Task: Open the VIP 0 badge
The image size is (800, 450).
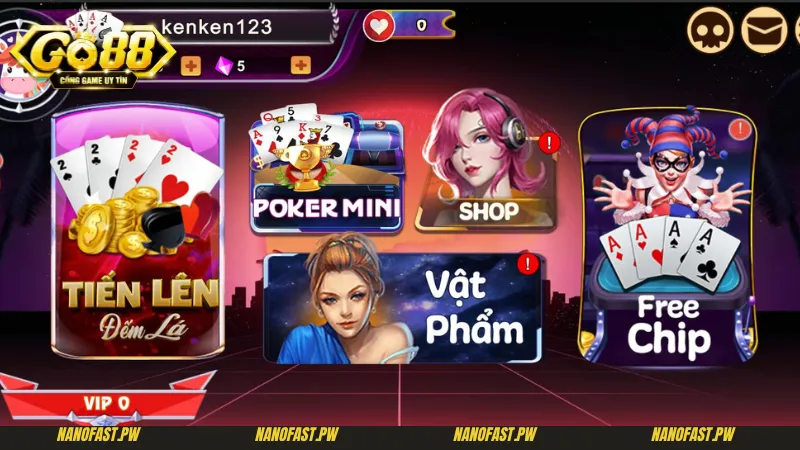Action: pos(106,402)
